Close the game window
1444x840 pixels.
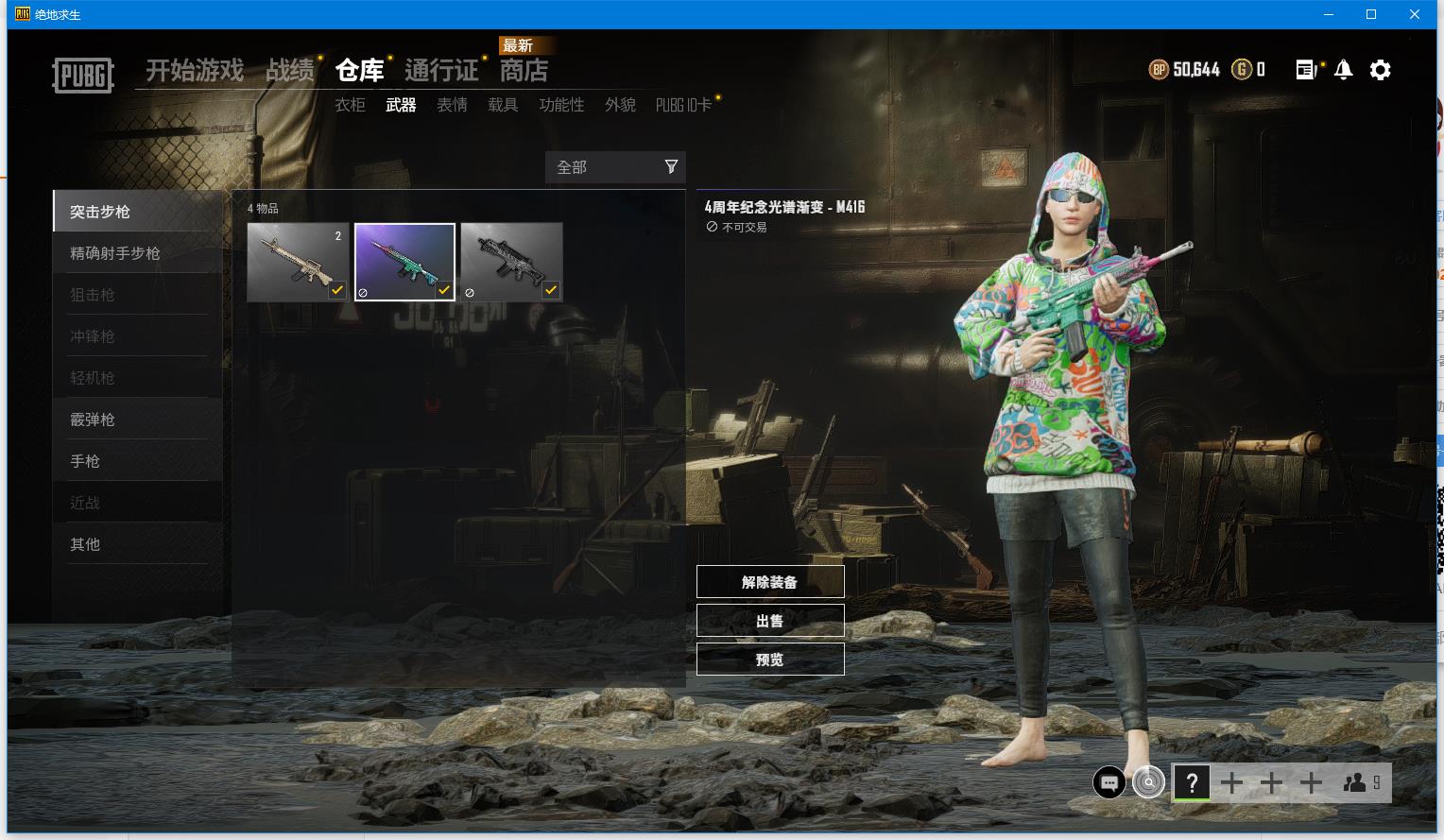pyautogui.click(x=1415, y=14)
